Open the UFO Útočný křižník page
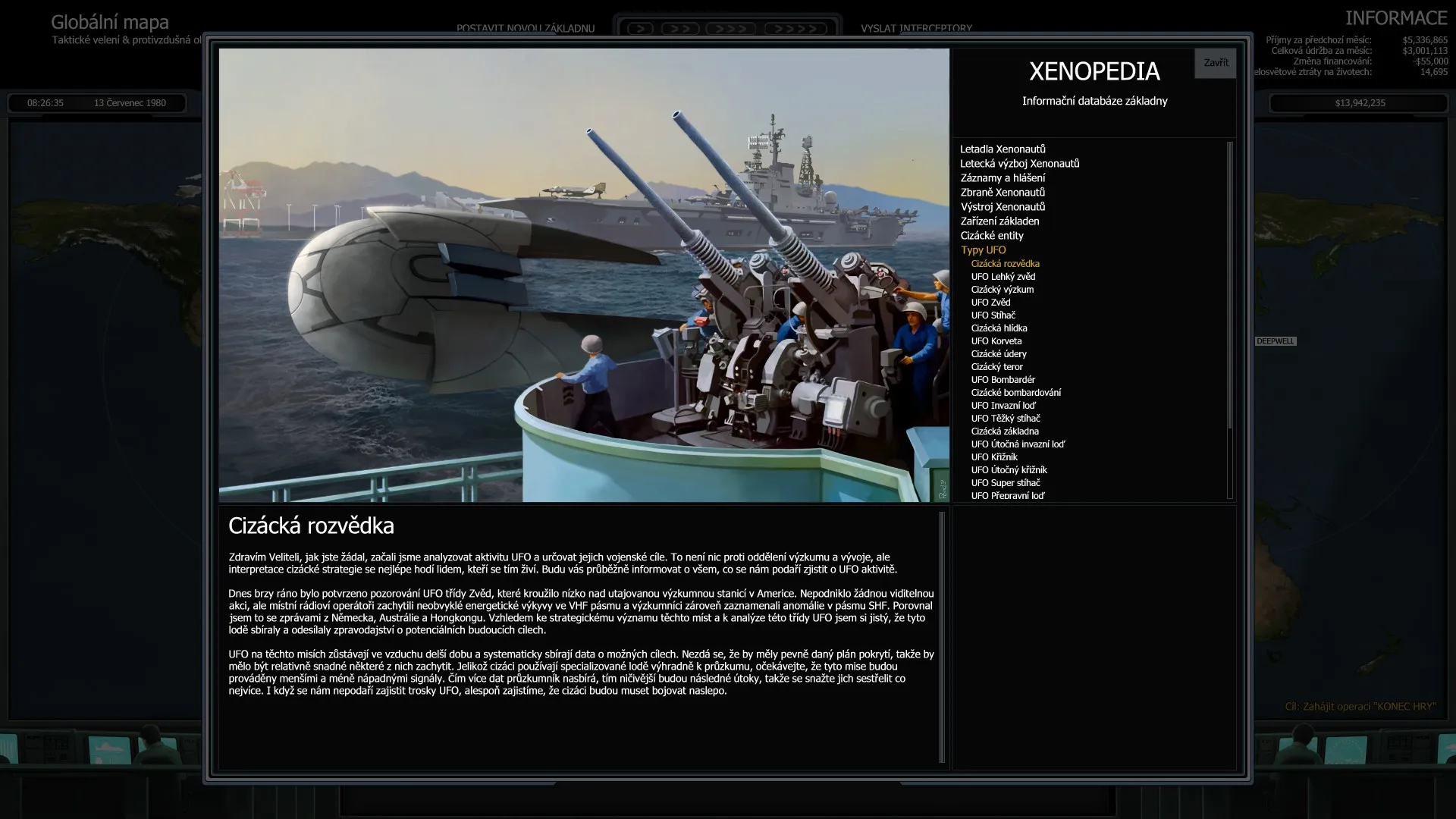 click(1011, 469)
